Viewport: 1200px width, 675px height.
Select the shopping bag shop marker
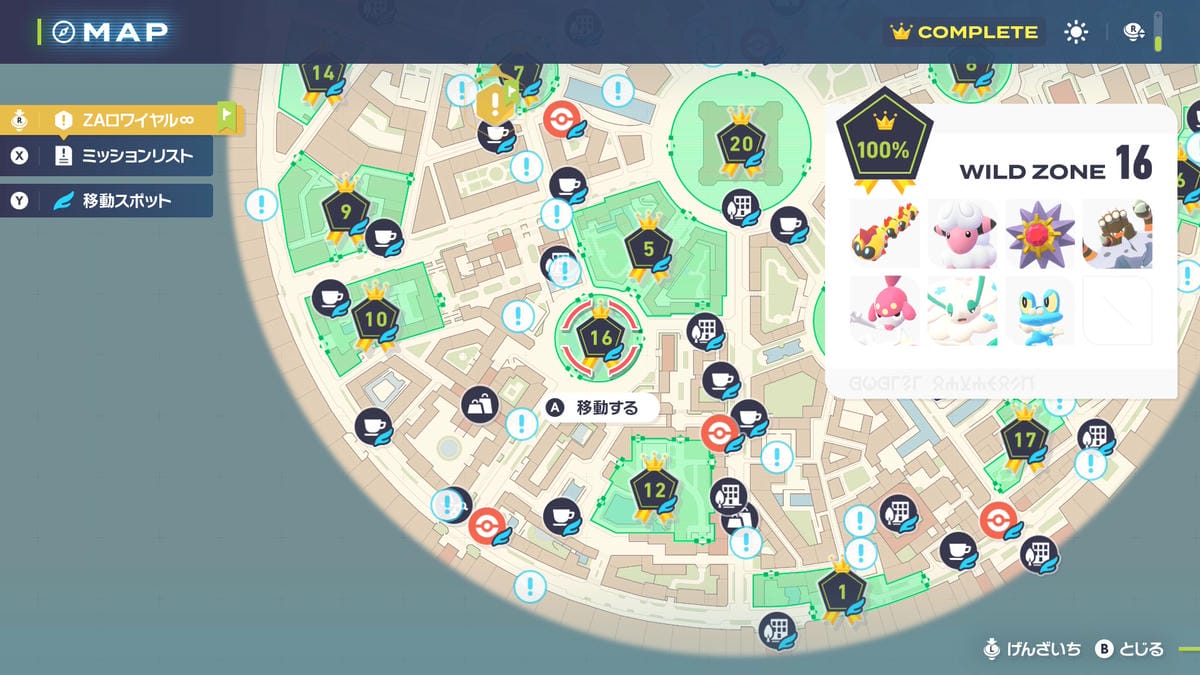tap(480, 405)
